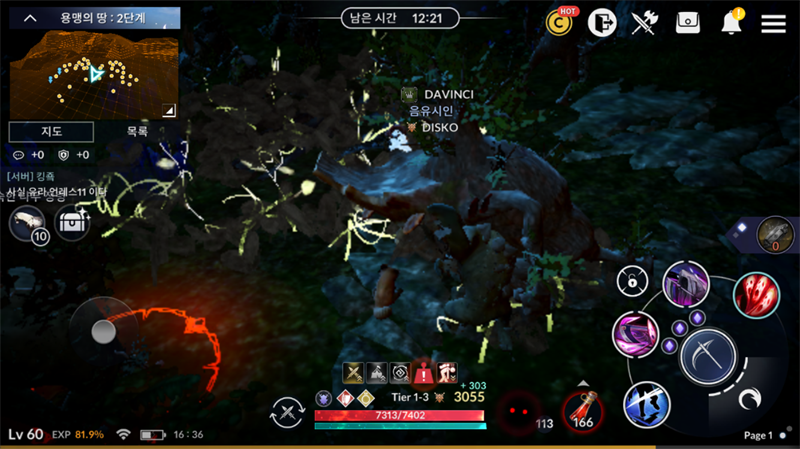
Task: Open the notification bell alerts
Action: tap(732, 23)
